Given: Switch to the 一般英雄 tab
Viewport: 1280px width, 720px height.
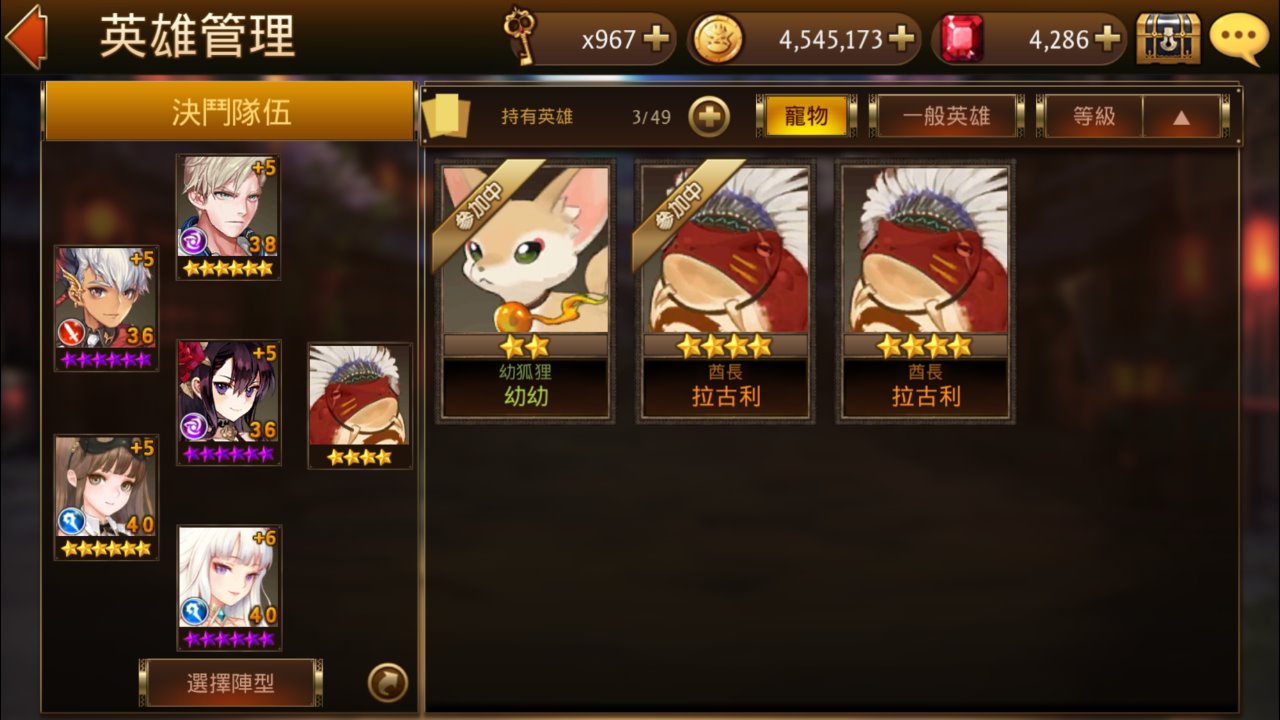Looking at the screenshot, I should pyautogui.click(x=946, y=115).
